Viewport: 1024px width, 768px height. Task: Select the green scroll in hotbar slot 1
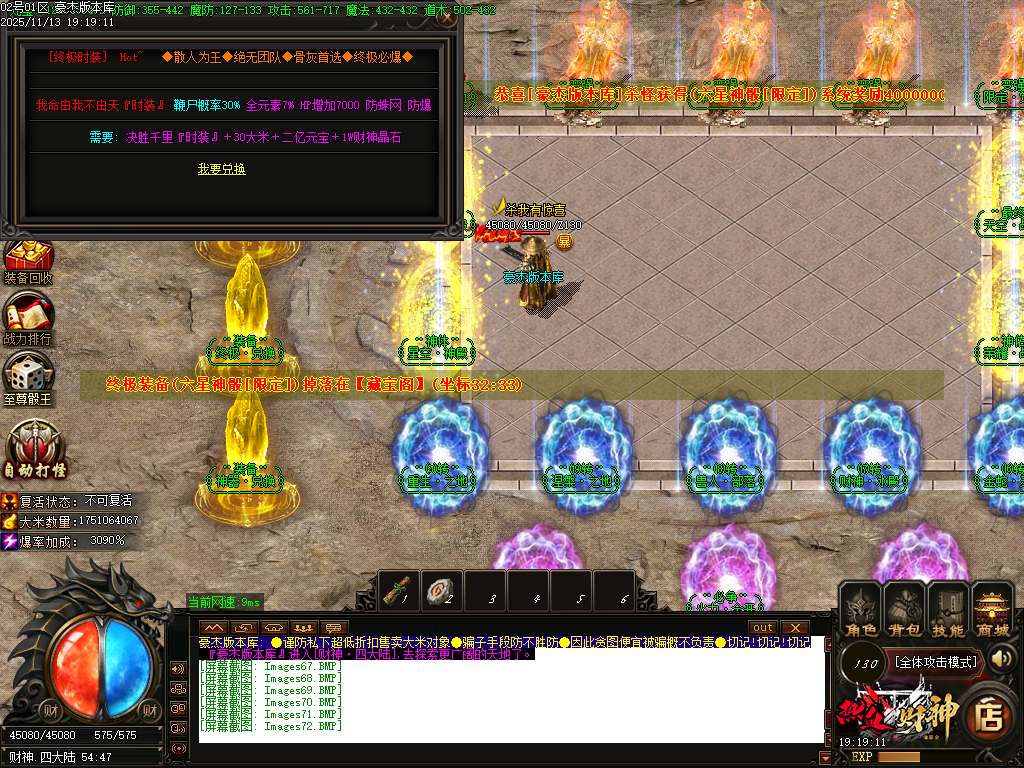pos(402,592)
